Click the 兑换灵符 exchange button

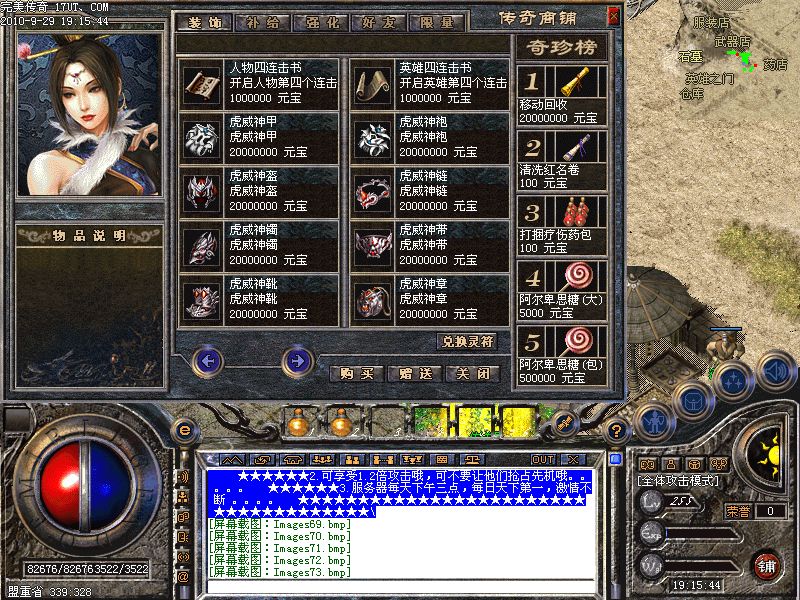(x=469, y=341)
